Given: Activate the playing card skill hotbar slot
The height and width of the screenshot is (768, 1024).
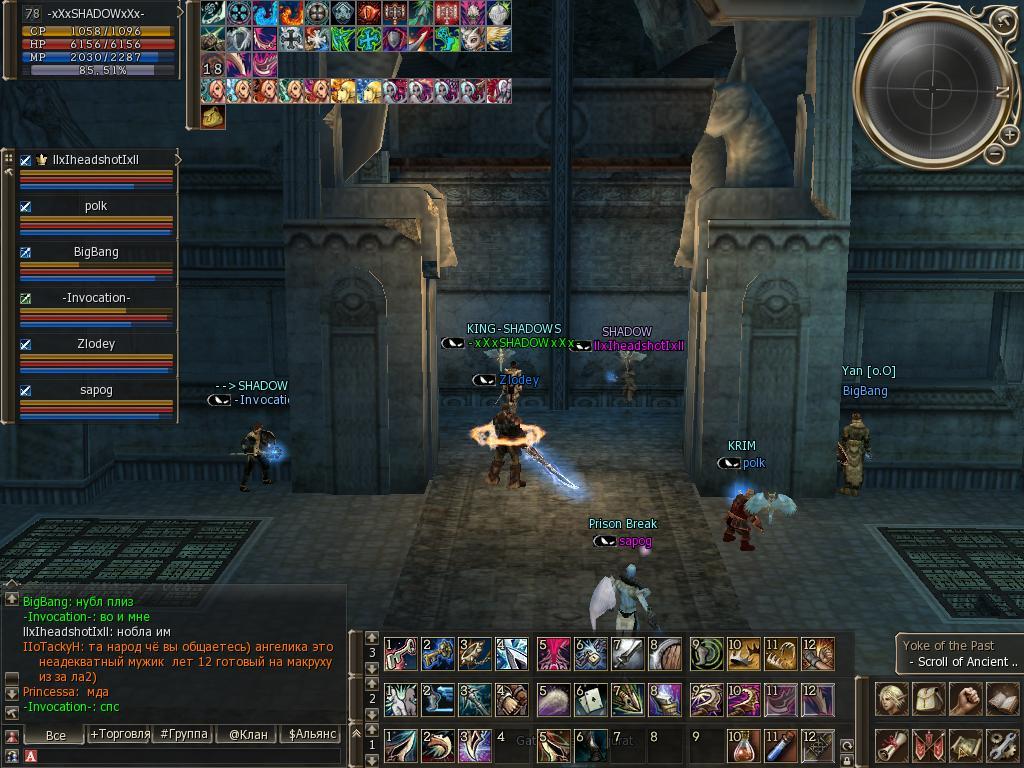Looking at the screenshot, I should click(589, 698).
